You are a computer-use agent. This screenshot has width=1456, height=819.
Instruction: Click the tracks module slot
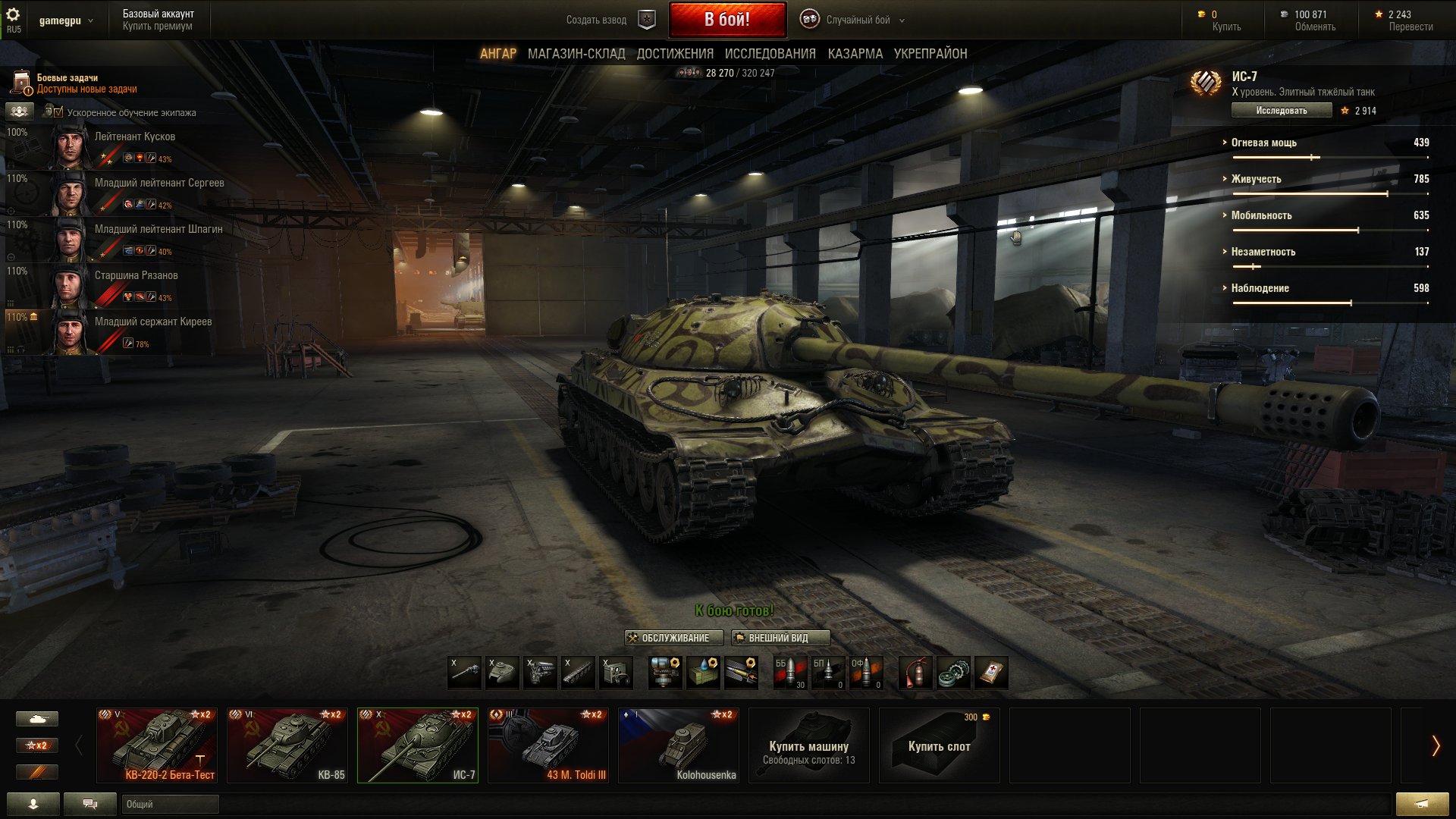[x=577, y=673]
